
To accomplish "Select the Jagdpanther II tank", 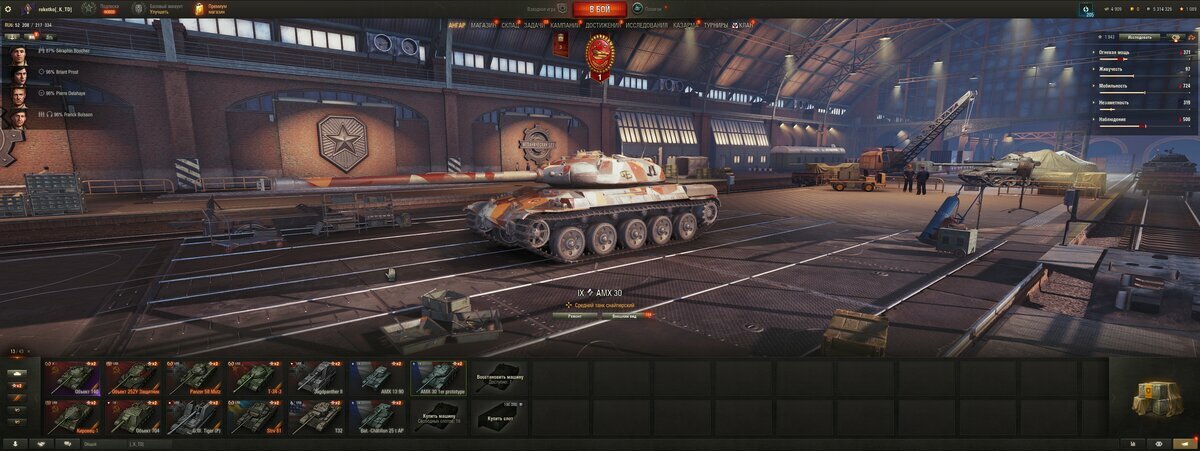I will (x=317, y=378).
